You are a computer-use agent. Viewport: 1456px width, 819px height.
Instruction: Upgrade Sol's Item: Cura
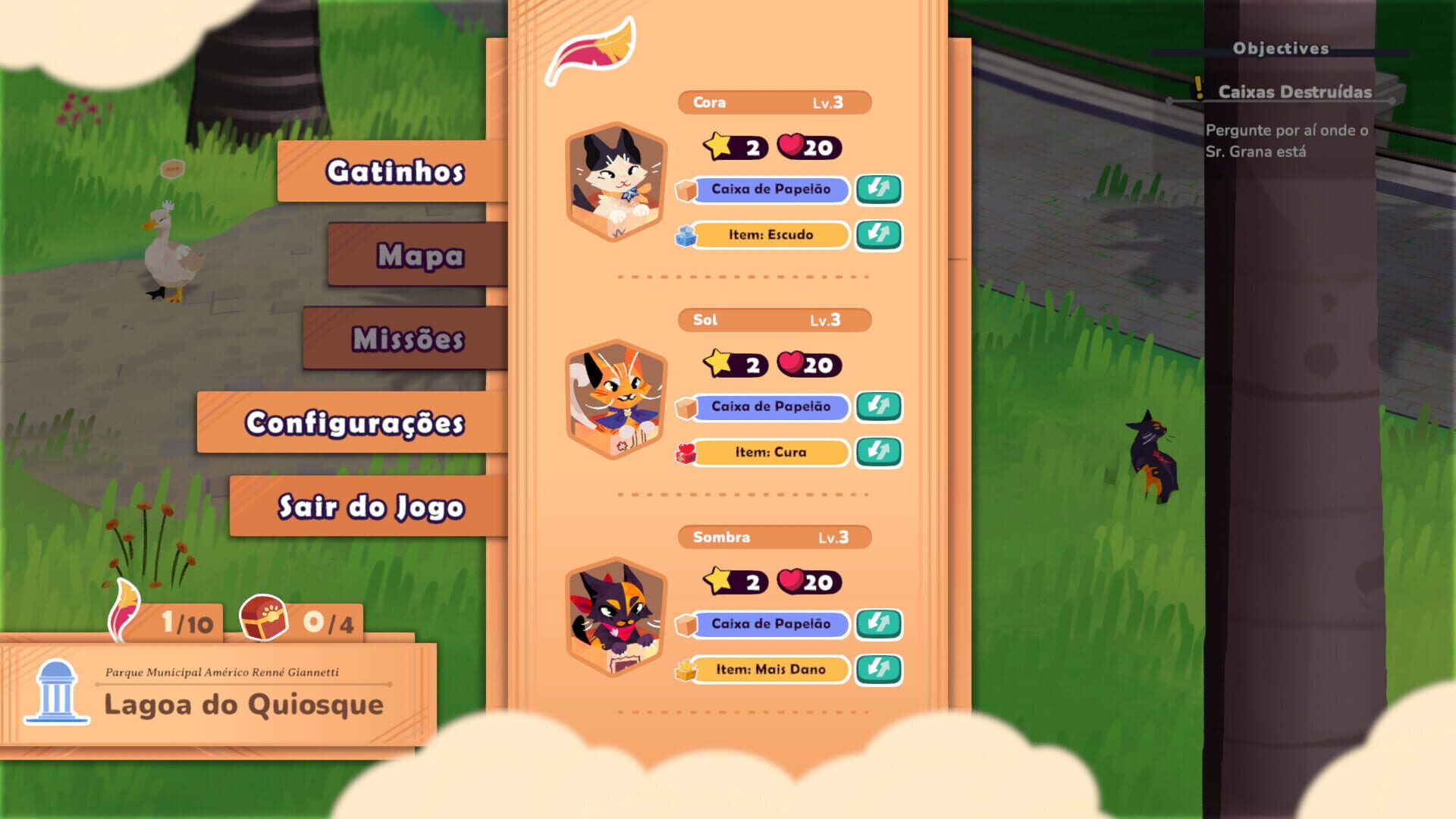(878, 452)
